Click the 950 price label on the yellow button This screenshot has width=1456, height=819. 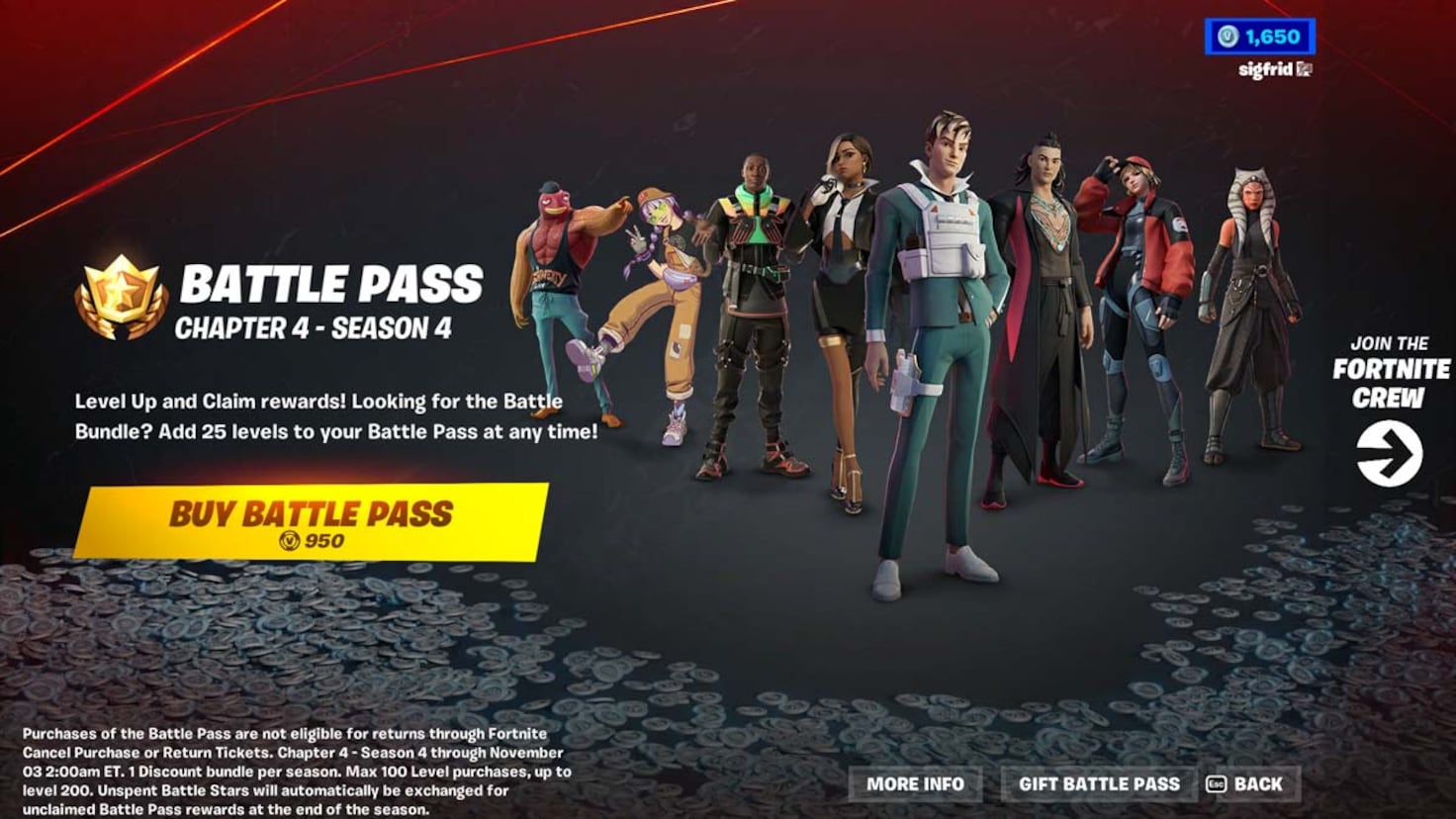325,542
